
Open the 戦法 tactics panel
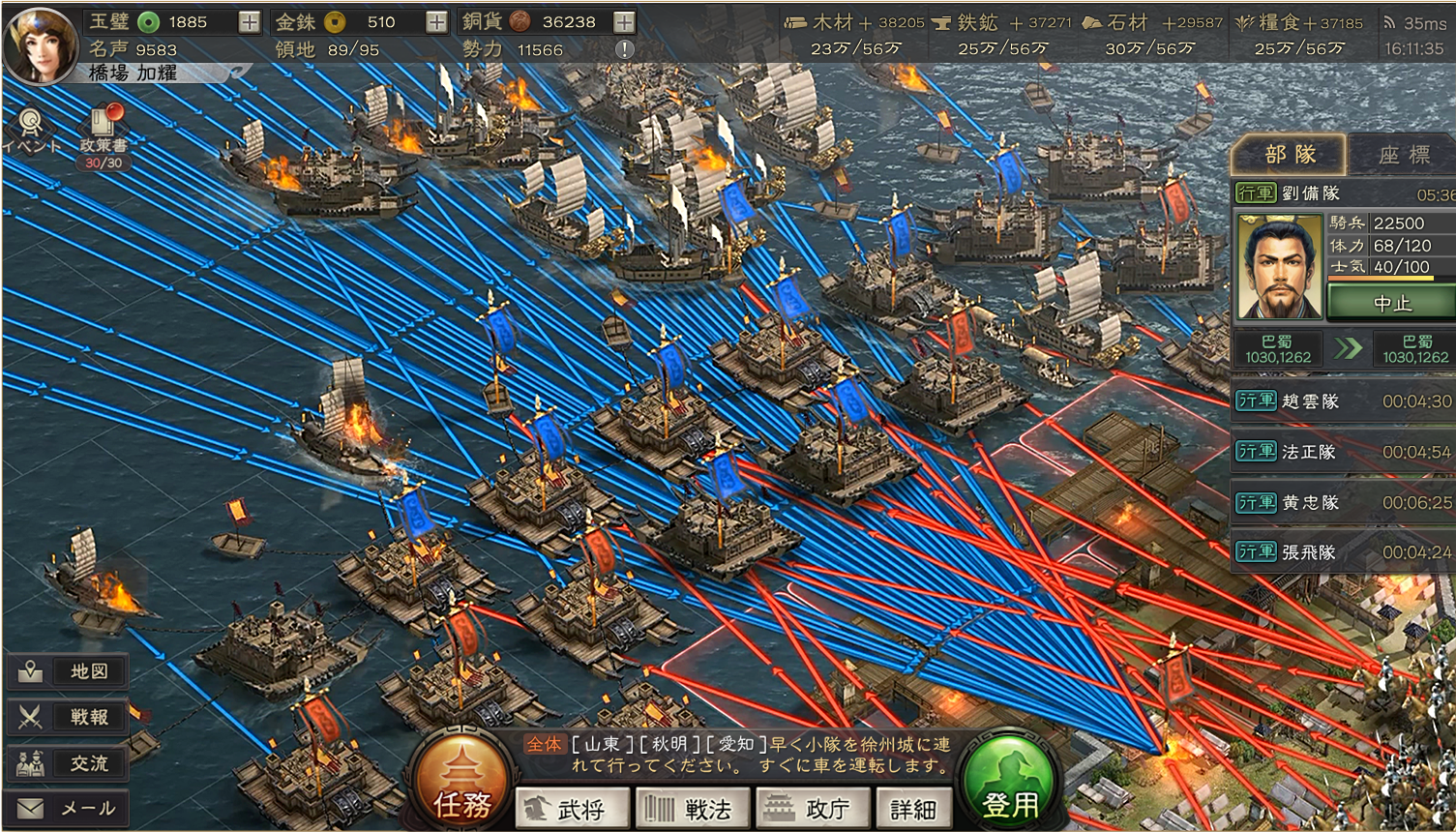690,809
